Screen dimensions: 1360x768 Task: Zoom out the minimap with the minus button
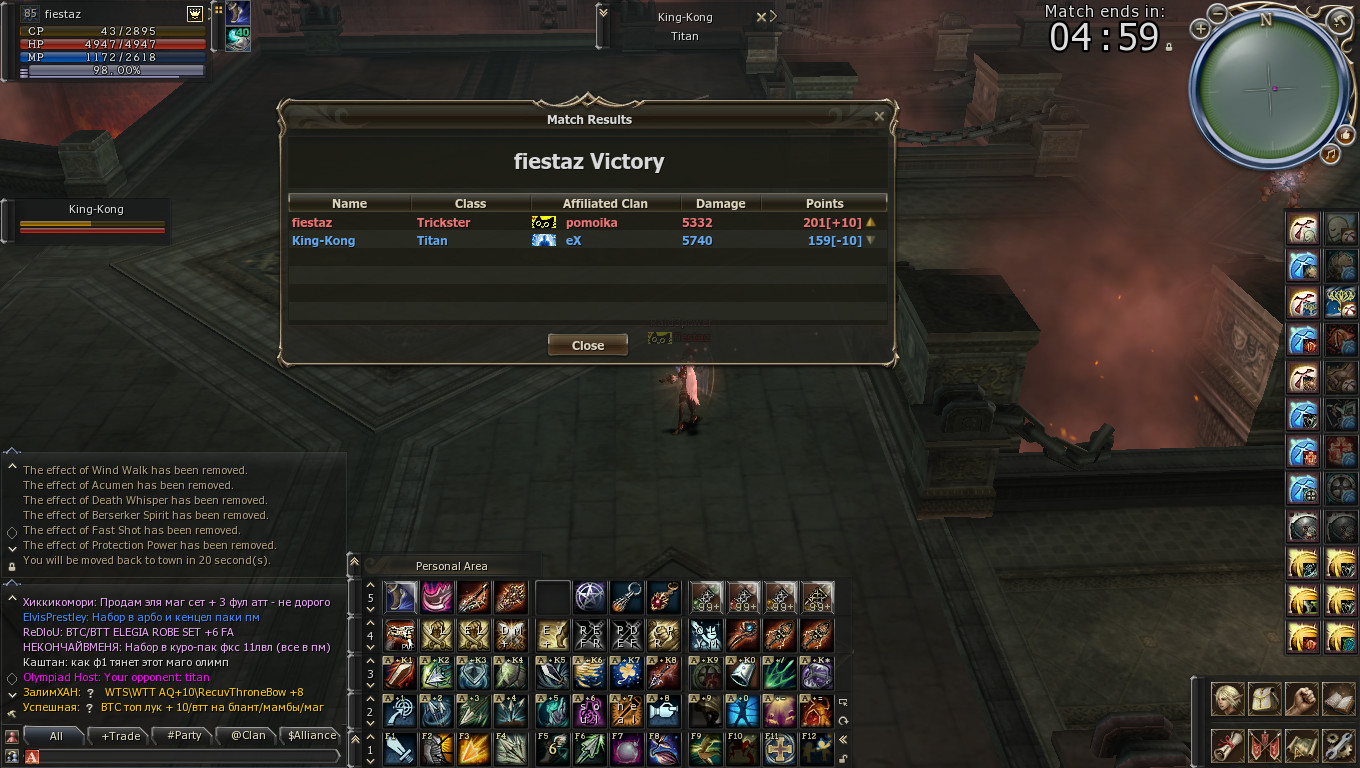(x=1217, y=13)
